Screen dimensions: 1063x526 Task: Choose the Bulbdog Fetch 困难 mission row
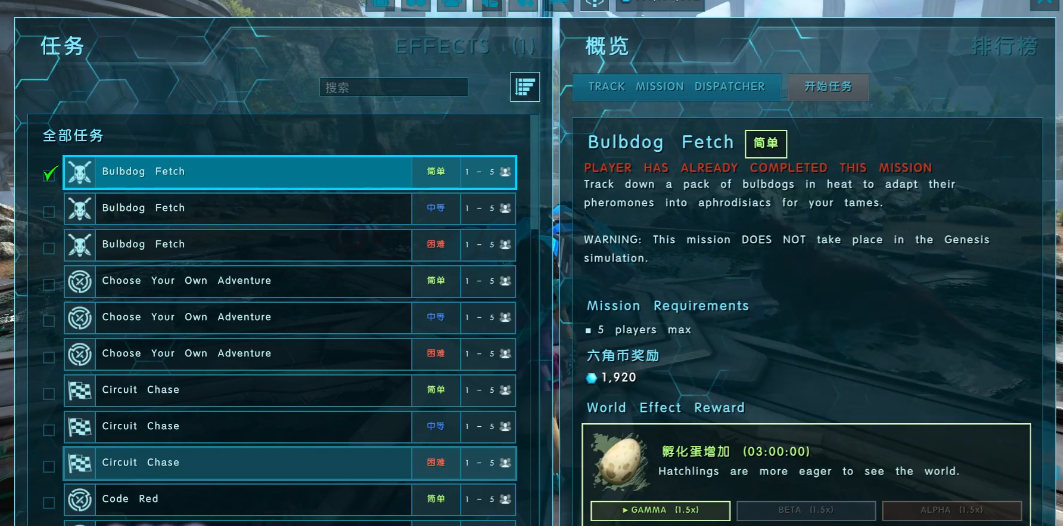point(240,244)
